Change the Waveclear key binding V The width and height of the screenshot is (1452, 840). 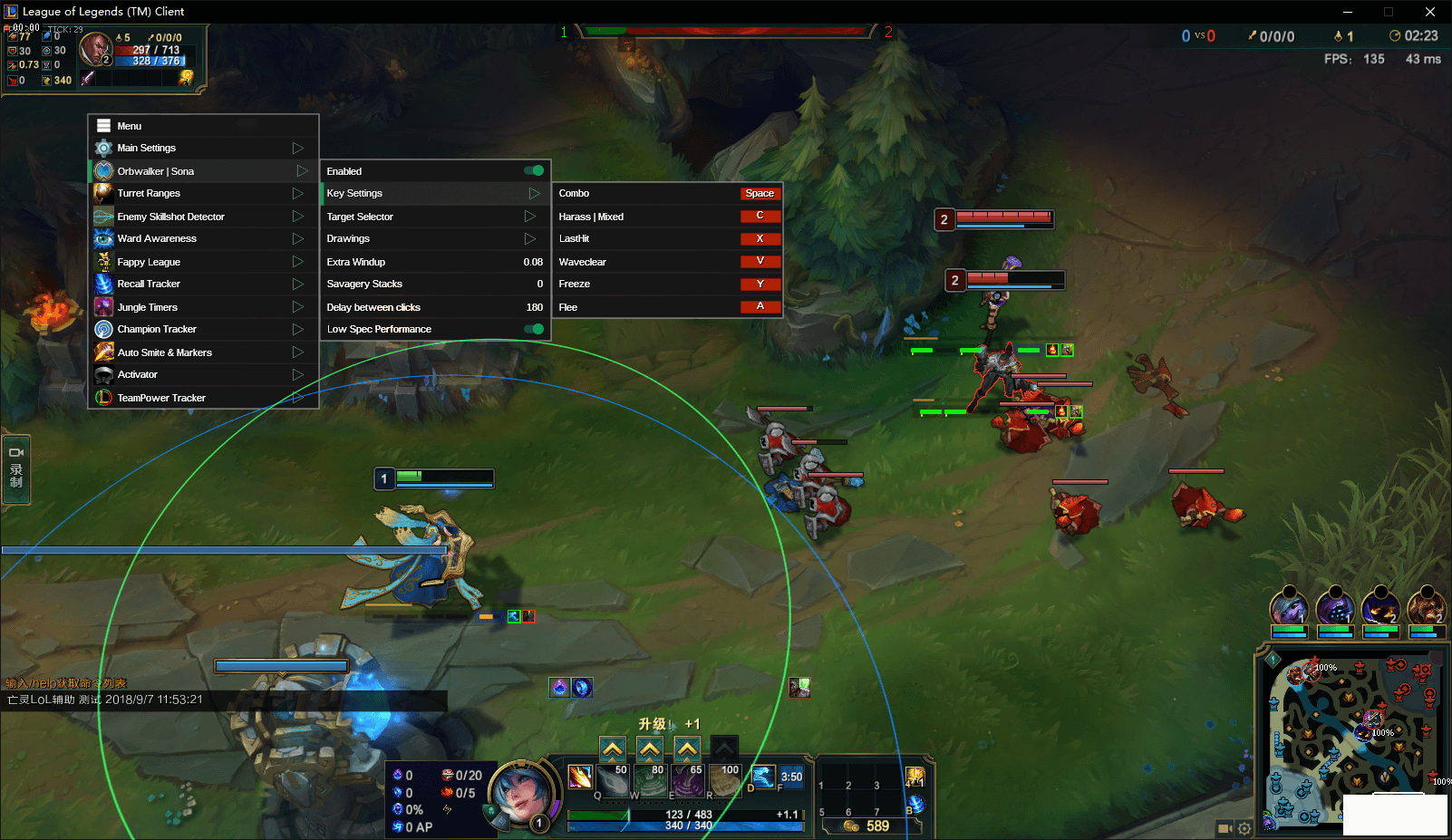tap(760, 261)
